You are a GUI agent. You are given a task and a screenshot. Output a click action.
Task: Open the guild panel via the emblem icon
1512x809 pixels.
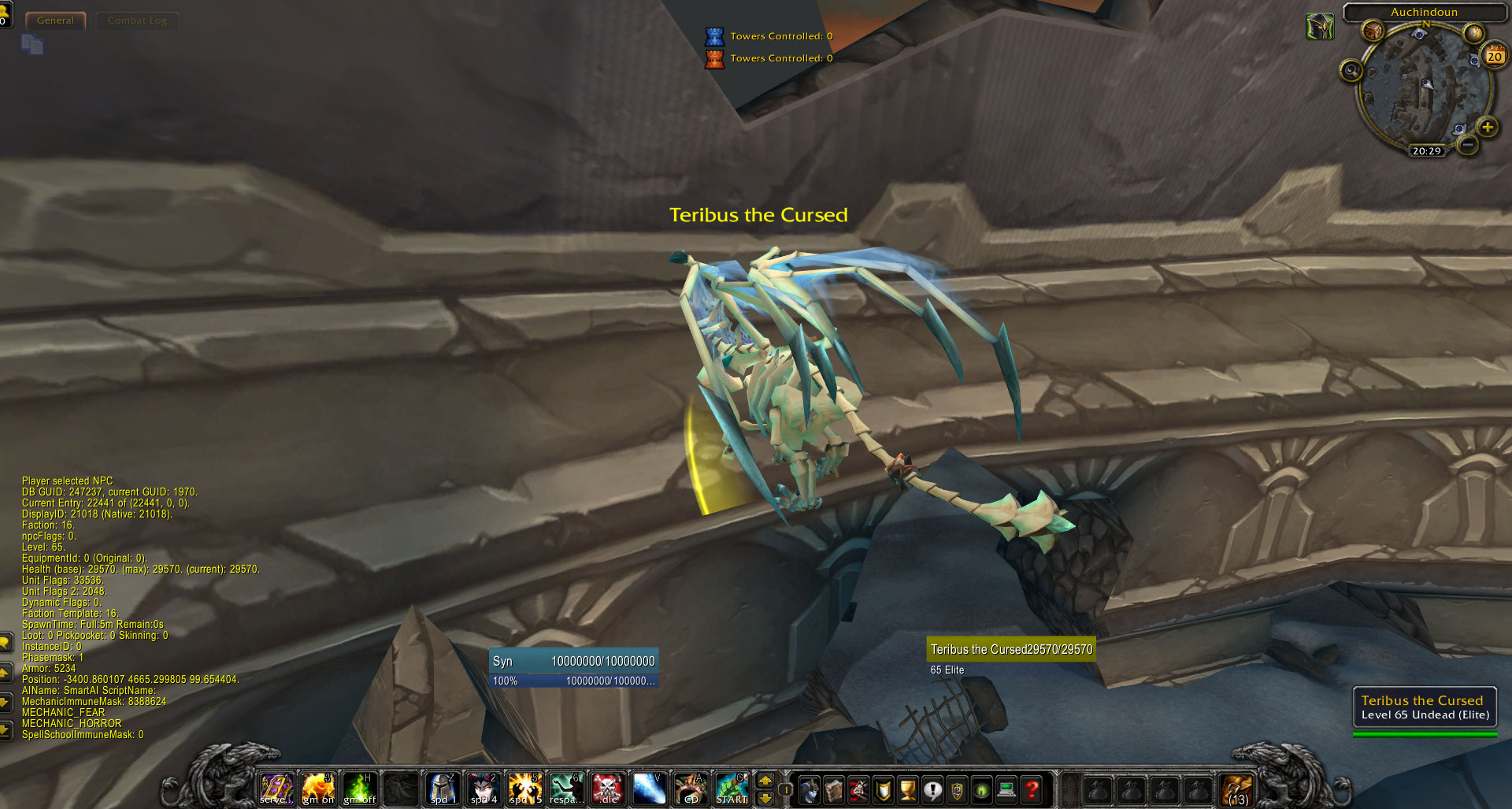[x=957, y=788]
